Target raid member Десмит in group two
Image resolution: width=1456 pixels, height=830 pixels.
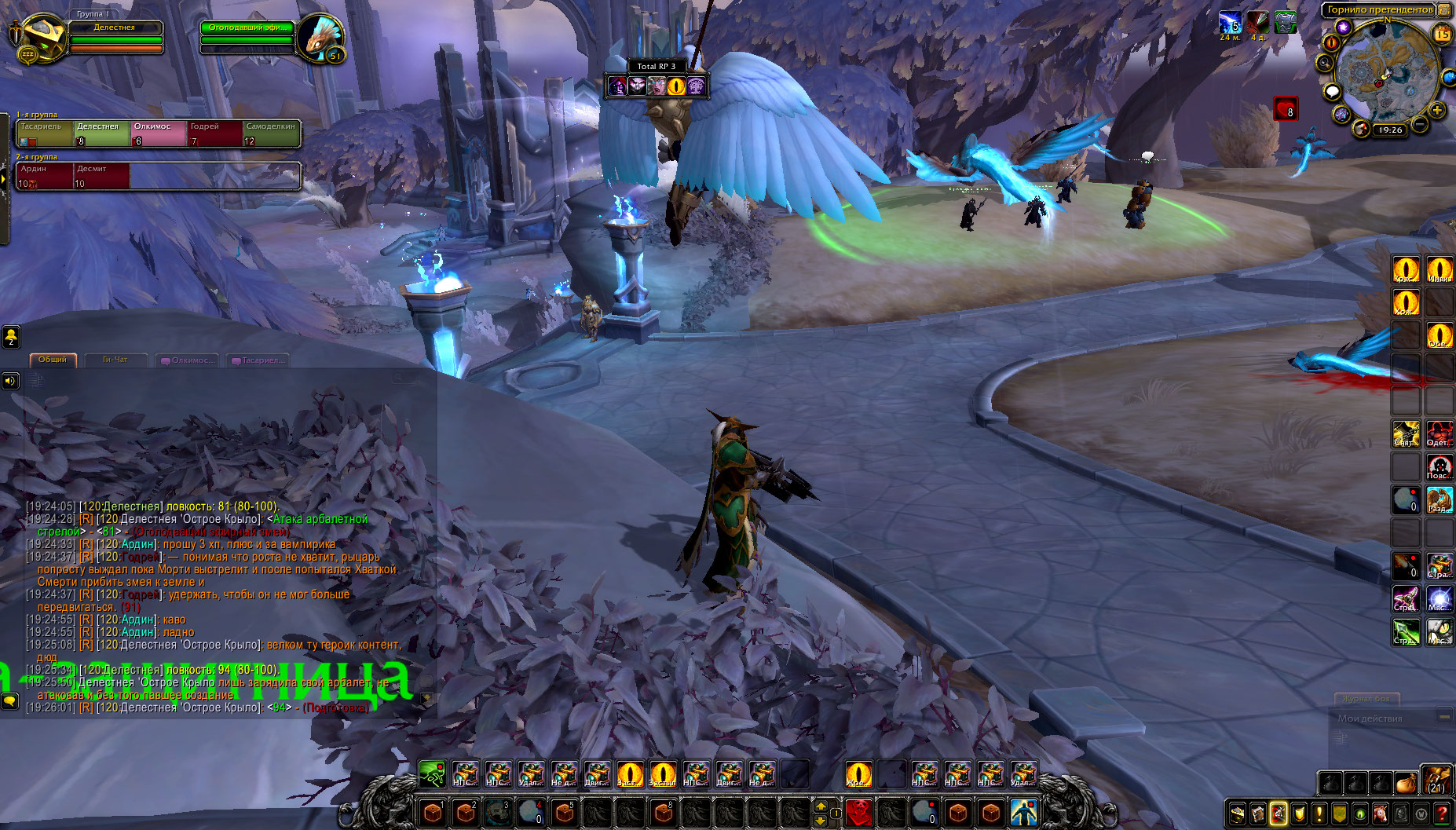click(x=101, y=176)
